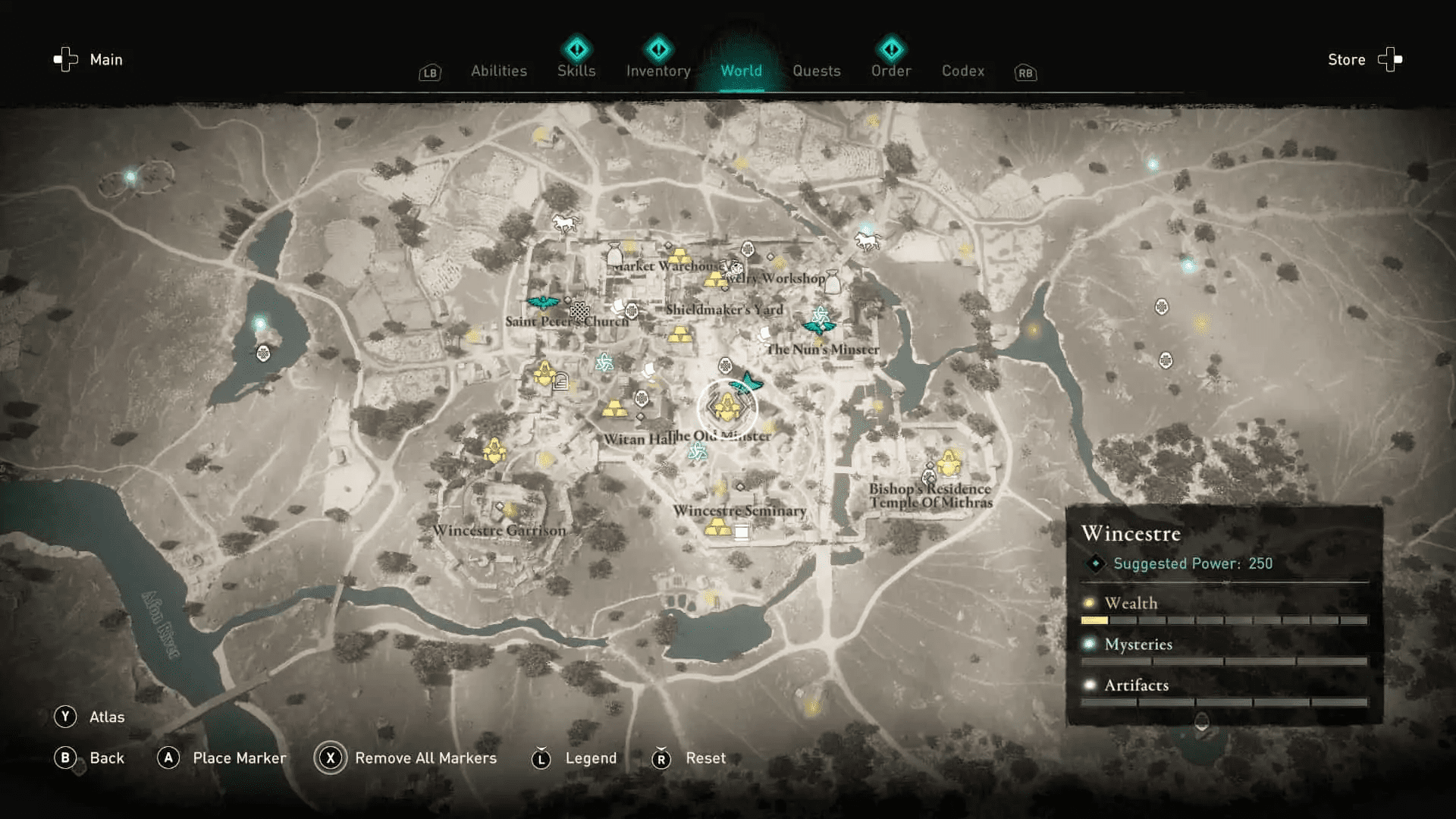Open the Quests tab
Screen dimensions: 1456x819
(817, 71)
